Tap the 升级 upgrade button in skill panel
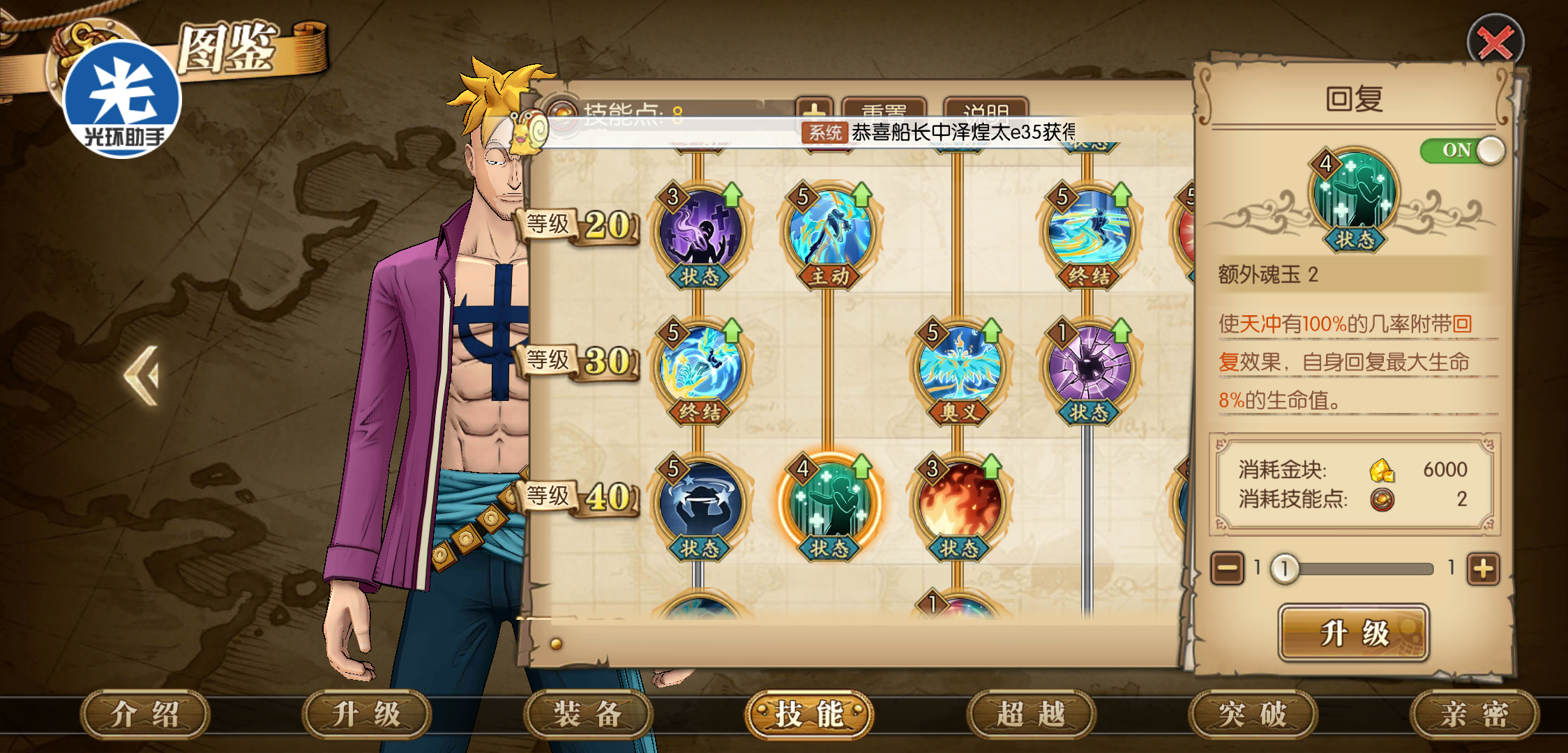This screenshot has width=1568, height=753. tap(1354, 633)
